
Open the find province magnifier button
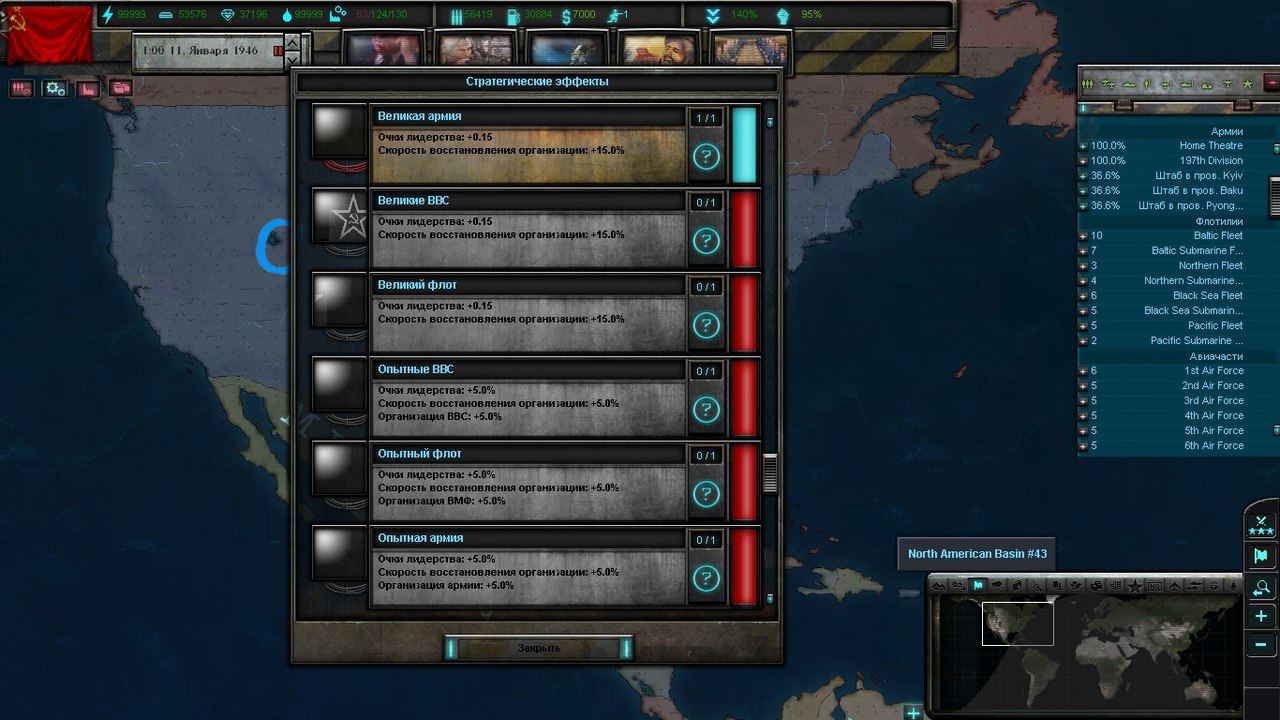pyautogui.click(x=1261, y=588)
